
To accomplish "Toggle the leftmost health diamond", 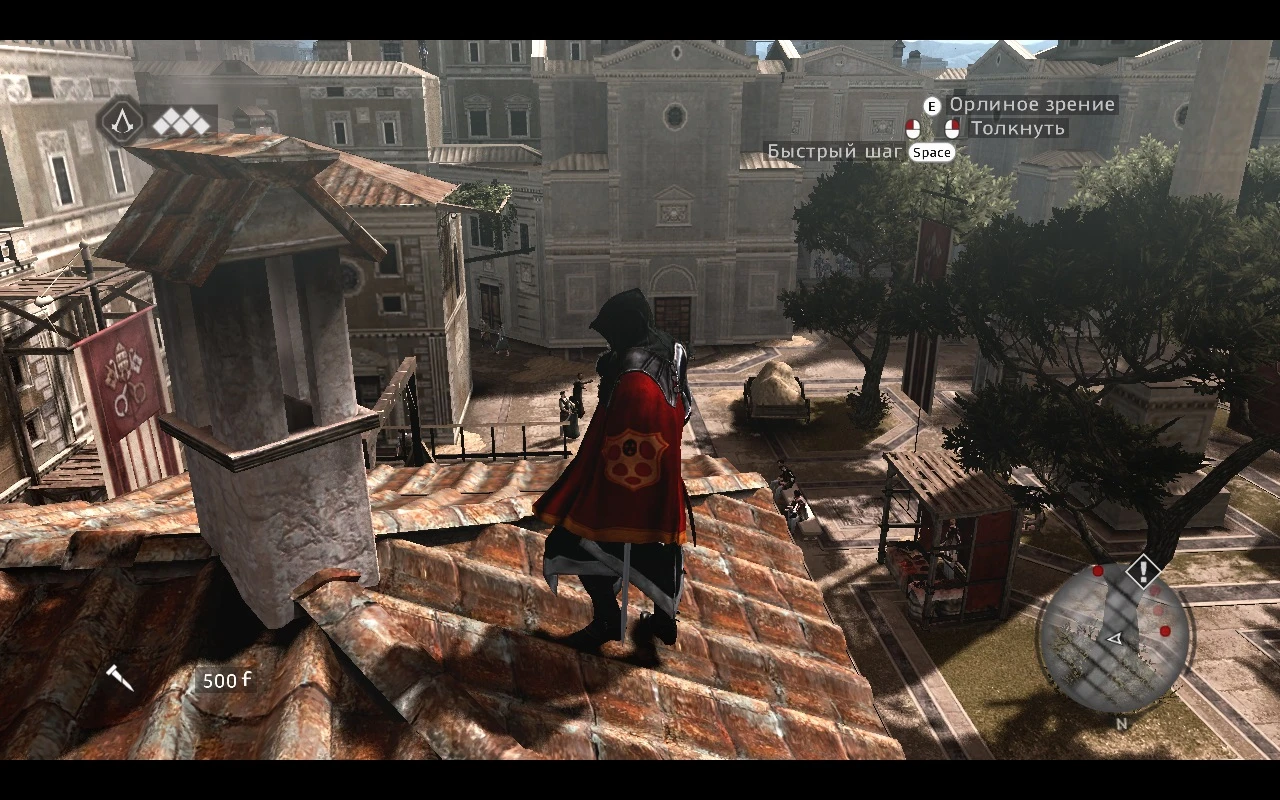I will click(161, 124).
